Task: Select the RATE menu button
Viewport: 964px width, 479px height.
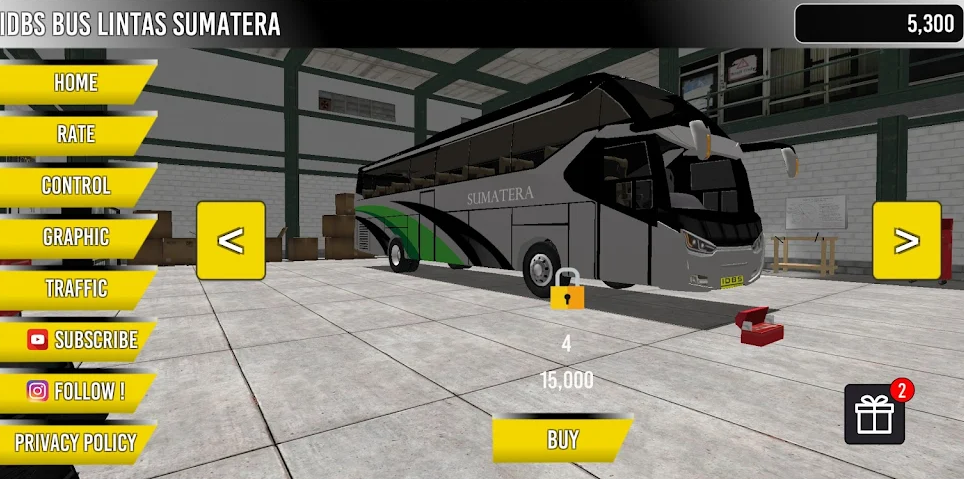Action: [76, 134]
